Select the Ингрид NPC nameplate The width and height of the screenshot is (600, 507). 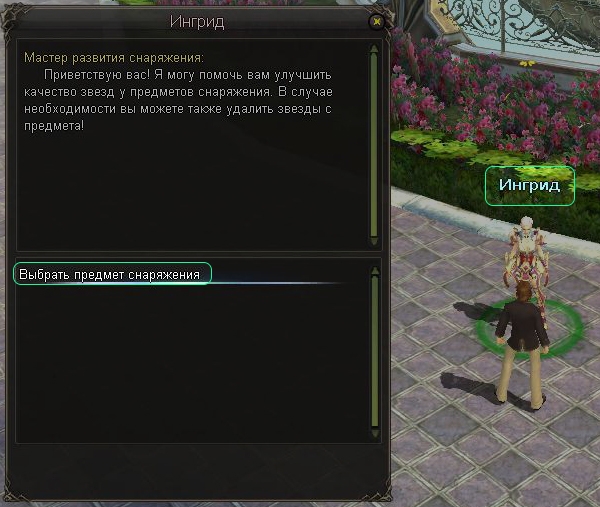click(529, 185)
